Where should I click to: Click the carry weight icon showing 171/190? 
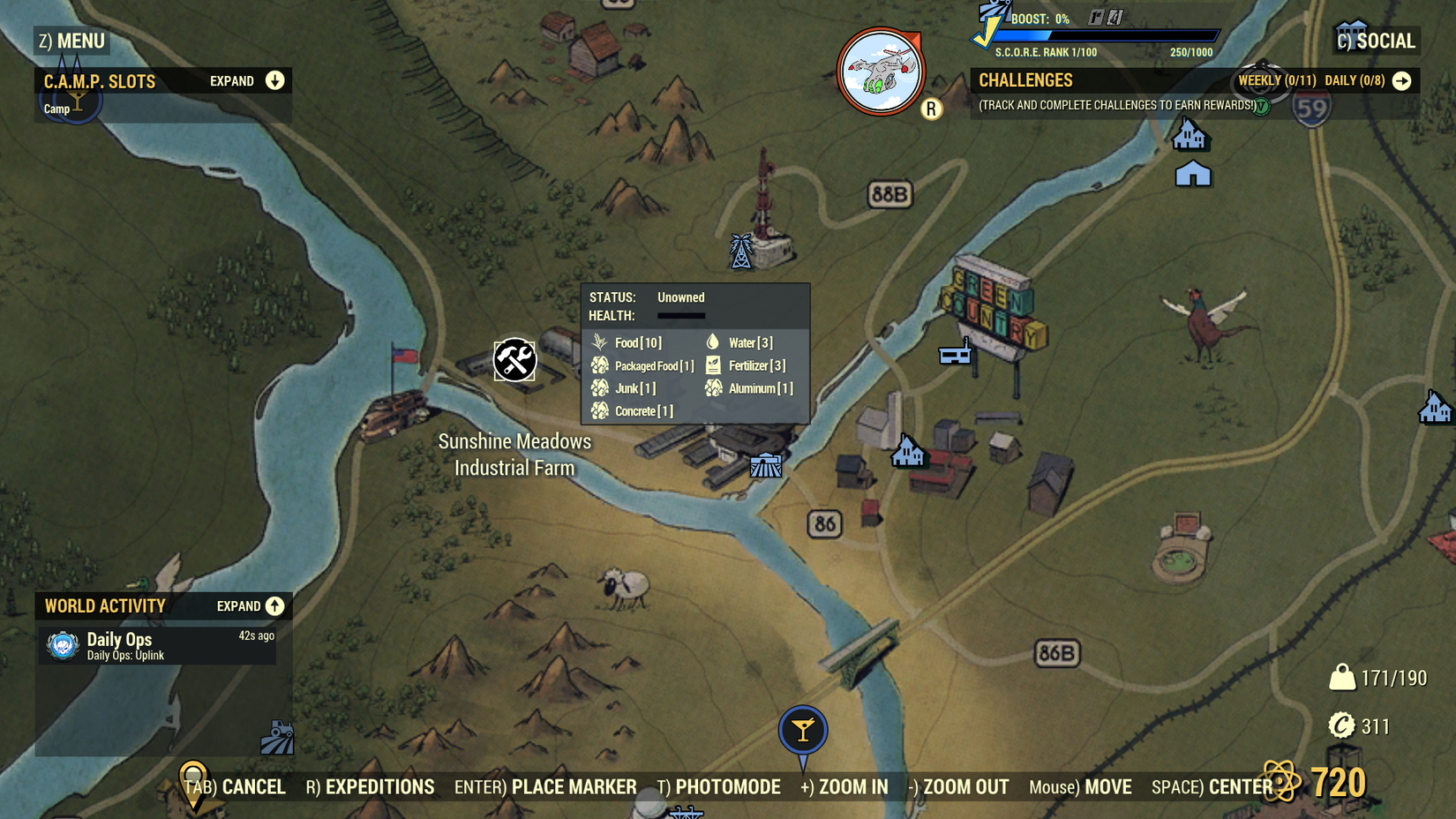point(1341,678)
